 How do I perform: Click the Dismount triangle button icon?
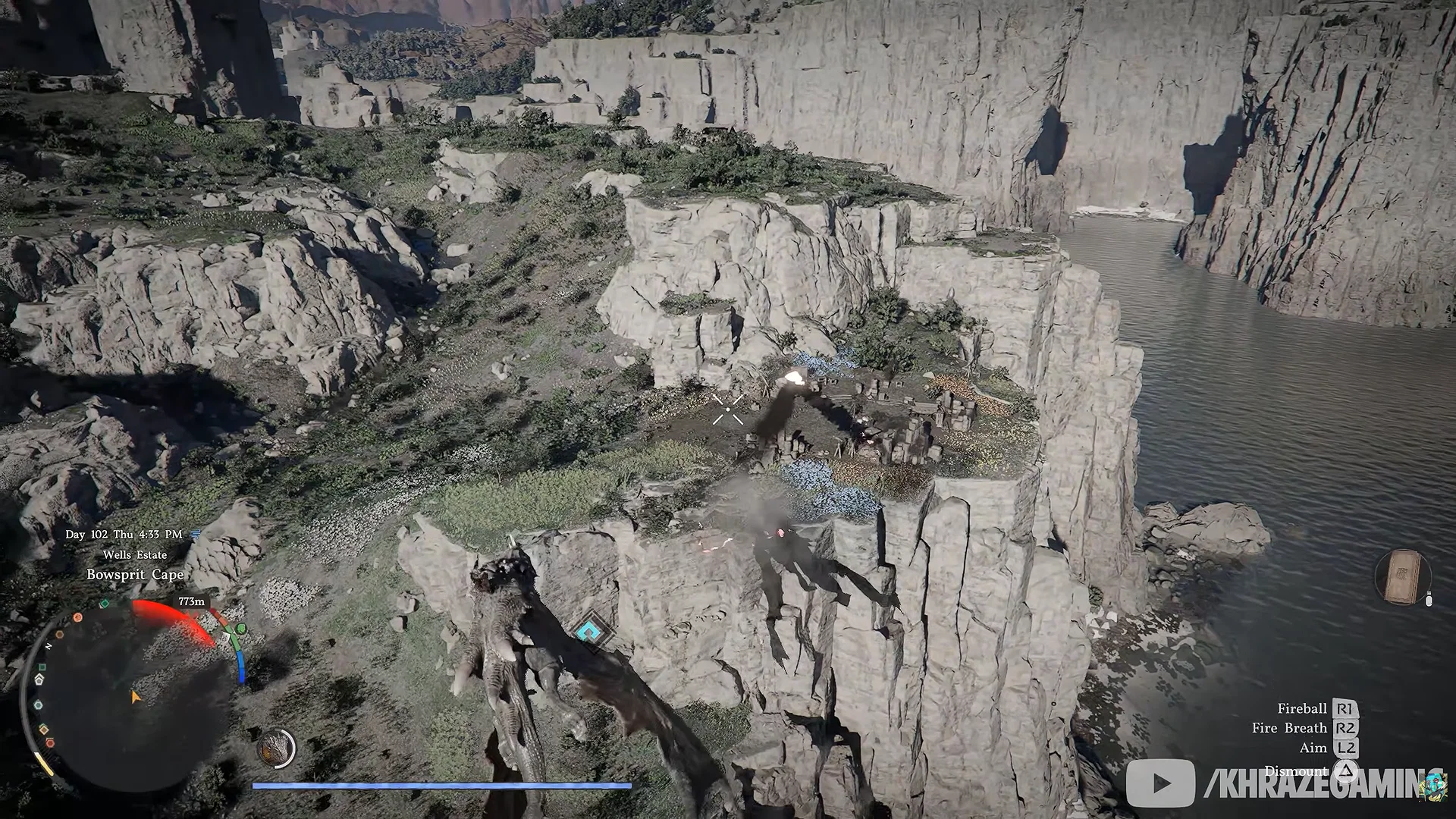1346,770
